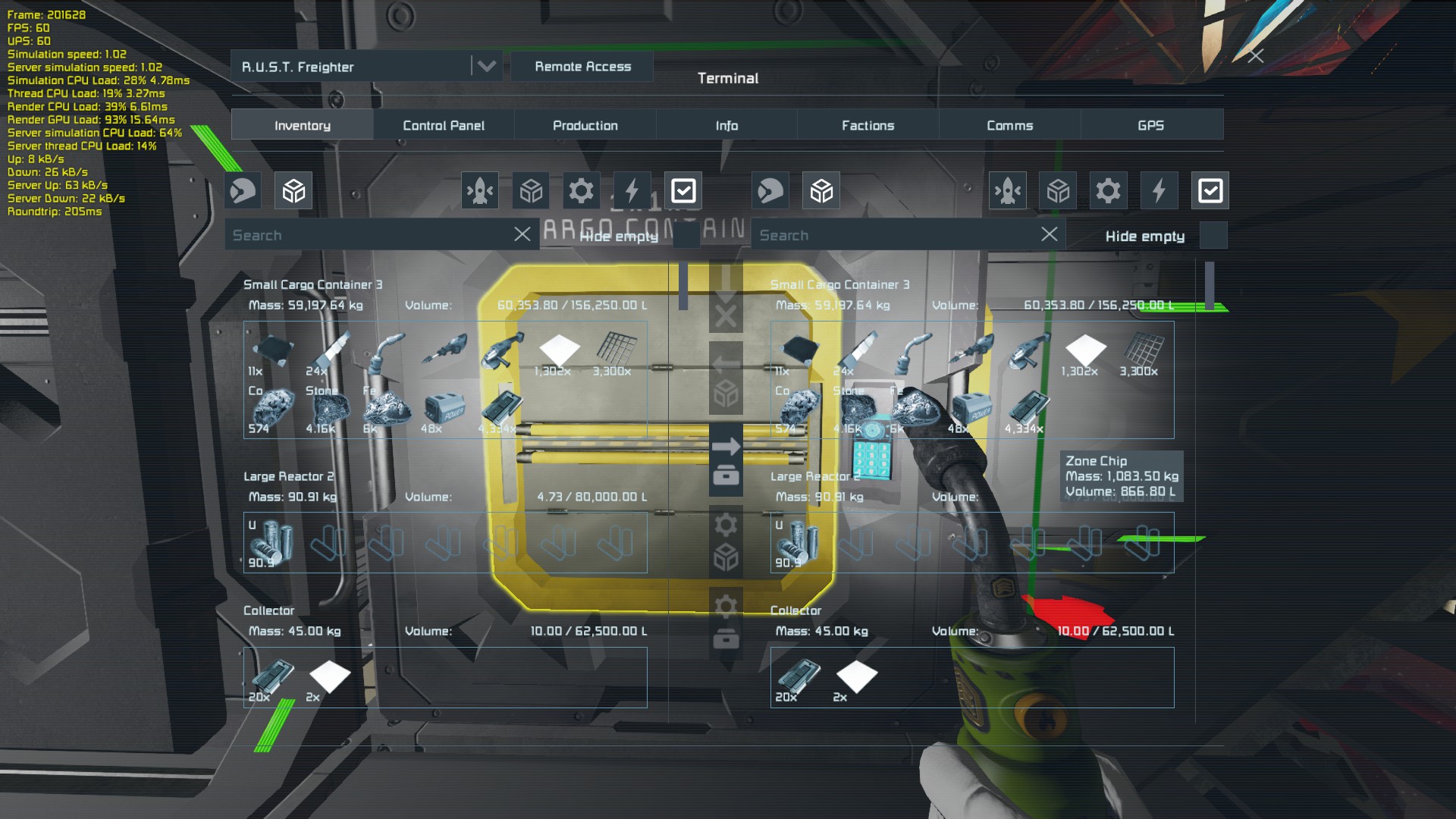
Task: Expand the R.U.S.T. Freighter grid dropdown
Action: click(x=486, y=67)
